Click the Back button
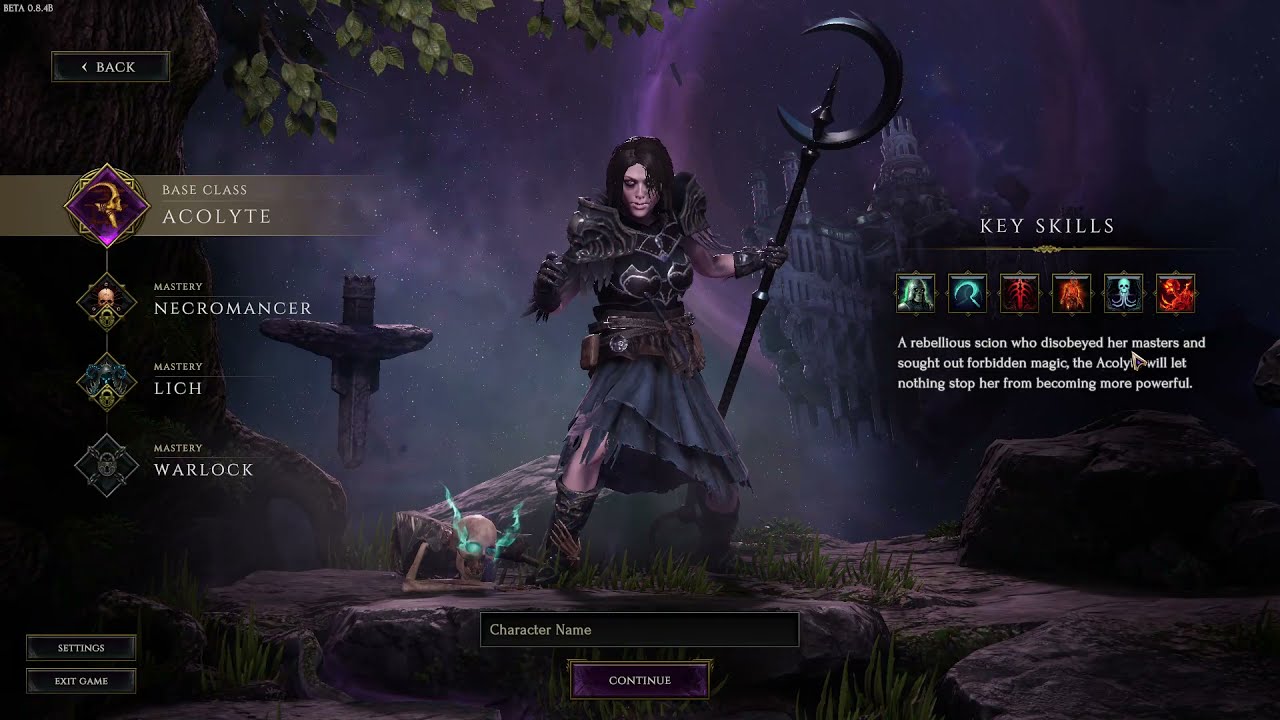This screenshot has height=720, width=1280. click(110, 66)
